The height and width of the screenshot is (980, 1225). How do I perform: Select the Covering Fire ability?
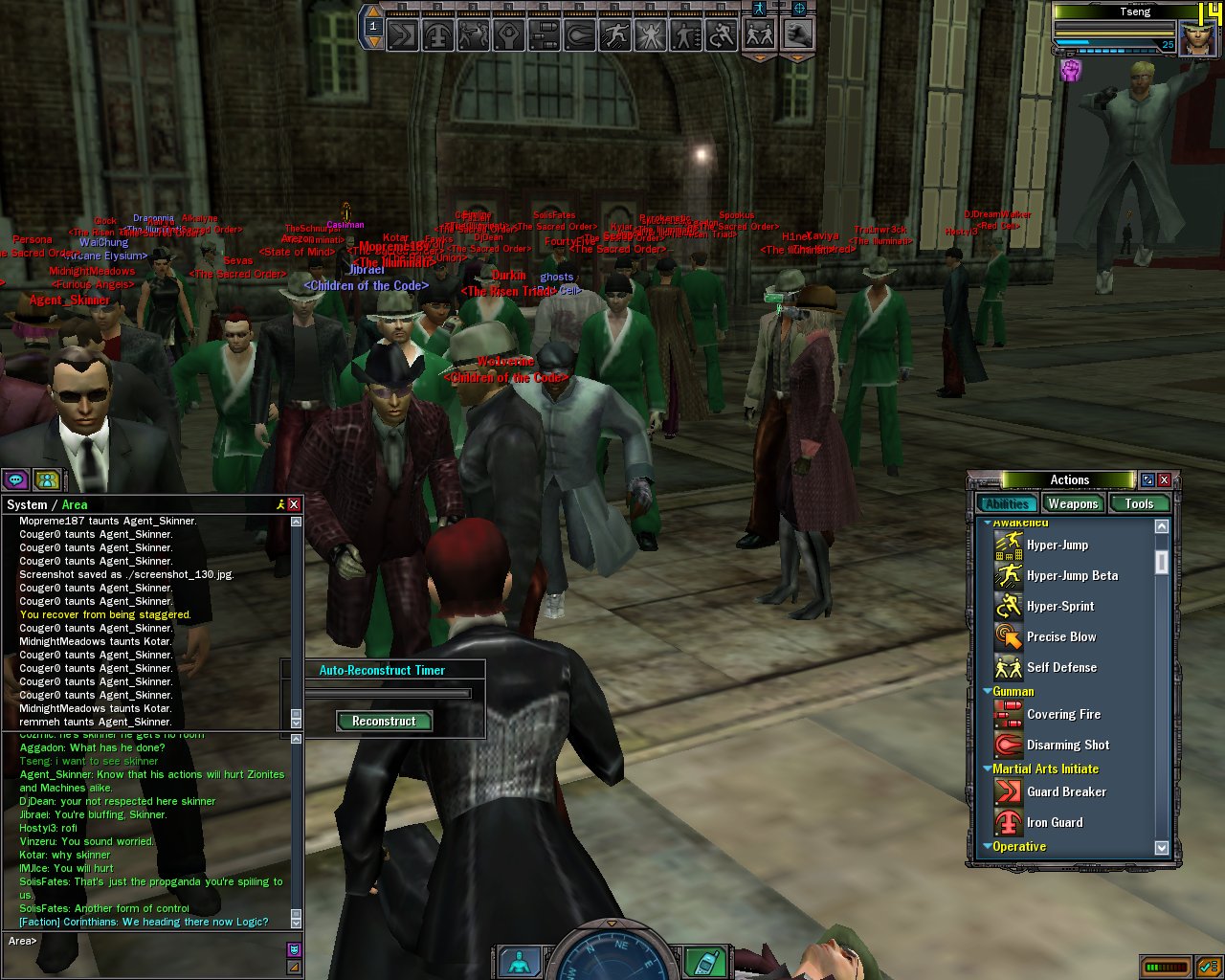pos(1062,715)
